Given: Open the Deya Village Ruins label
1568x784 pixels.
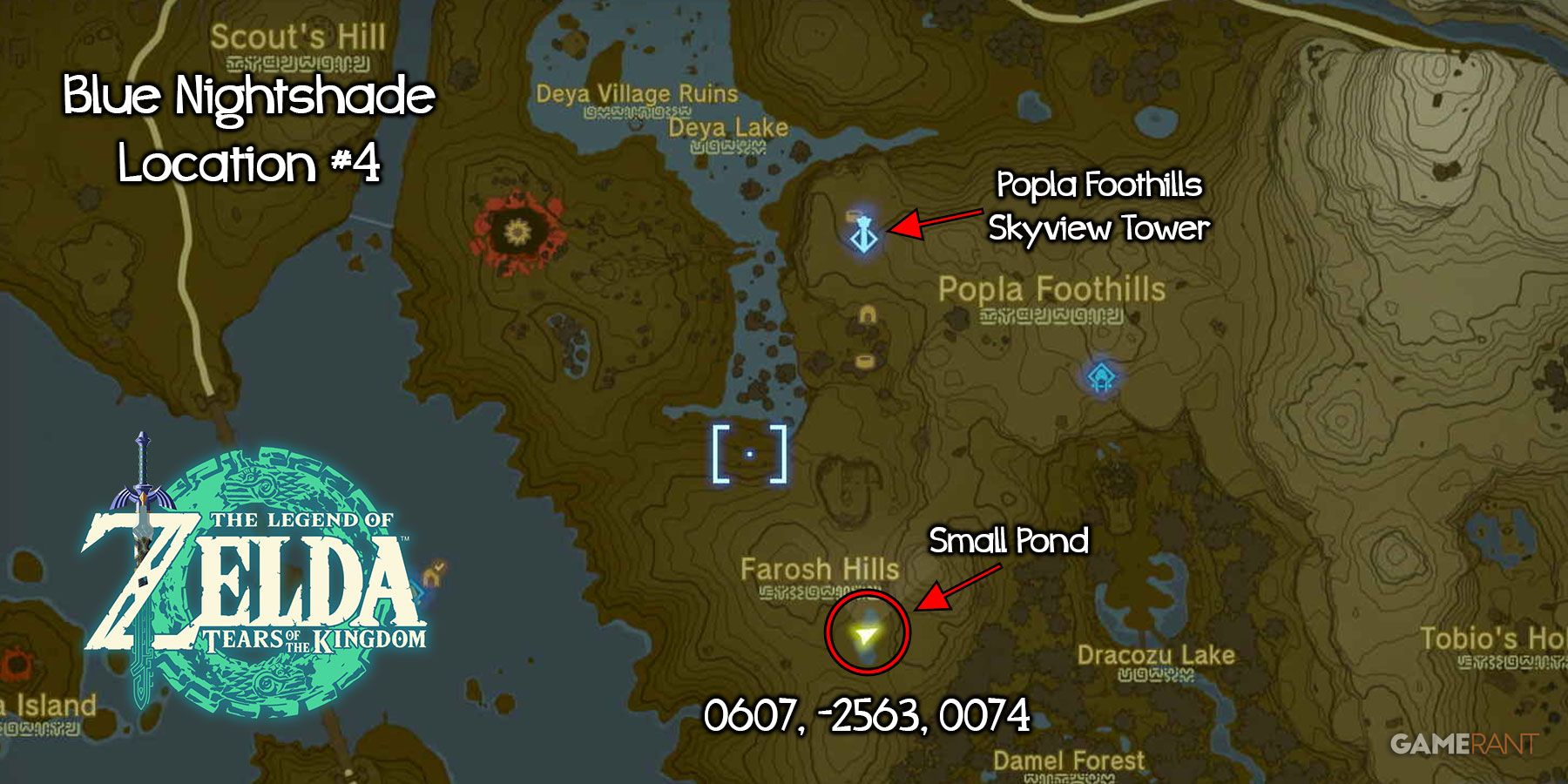Looking at the screenshot, I should point(636,93).
